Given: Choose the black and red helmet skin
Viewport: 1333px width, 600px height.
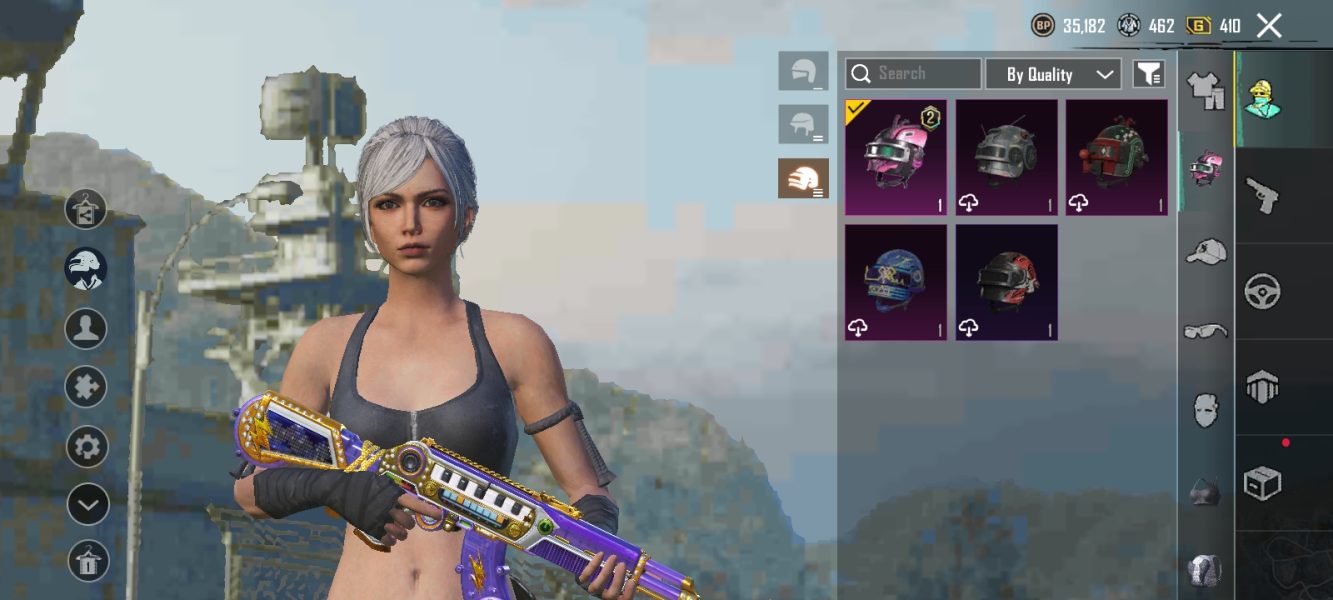Looking at the screenshot, I should click(x=1006, y=282).
